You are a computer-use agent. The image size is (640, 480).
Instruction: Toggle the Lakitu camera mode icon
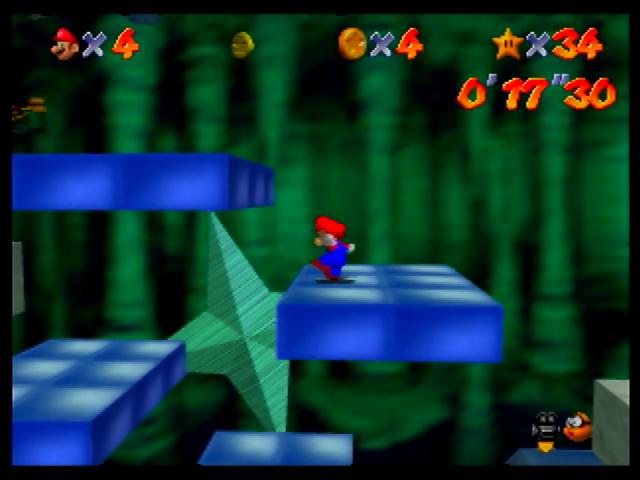click(561, 428)
